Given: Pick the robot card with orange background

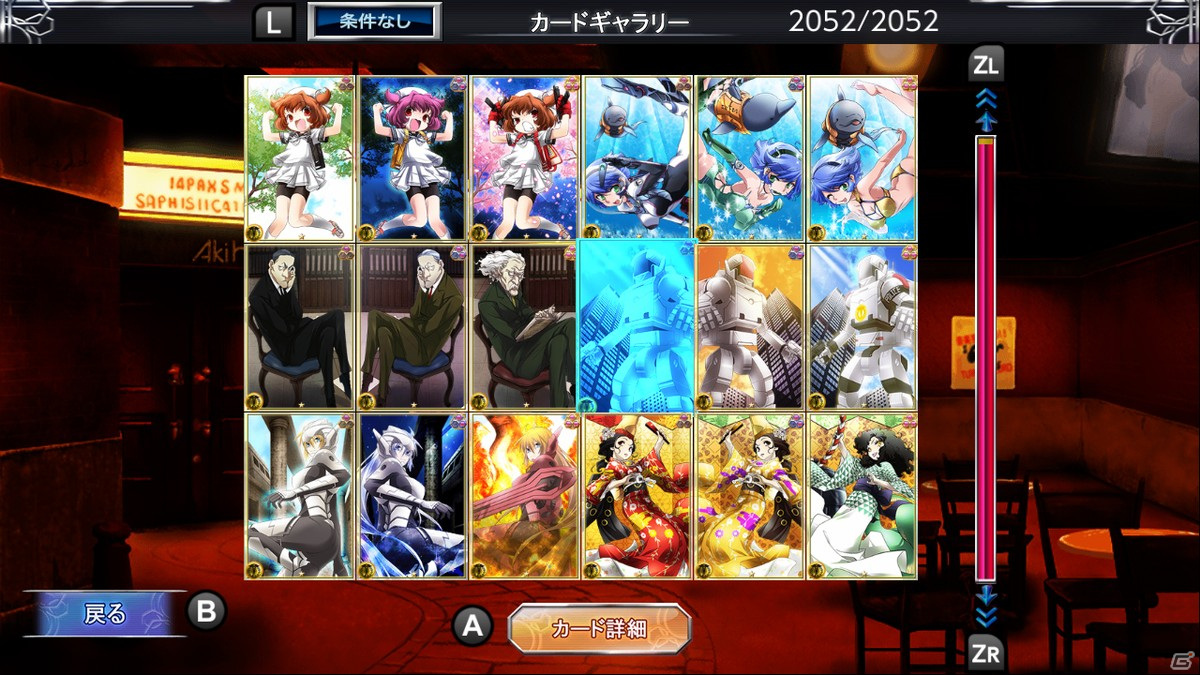Looking at the screenshot, I should (x=750, y=326).
